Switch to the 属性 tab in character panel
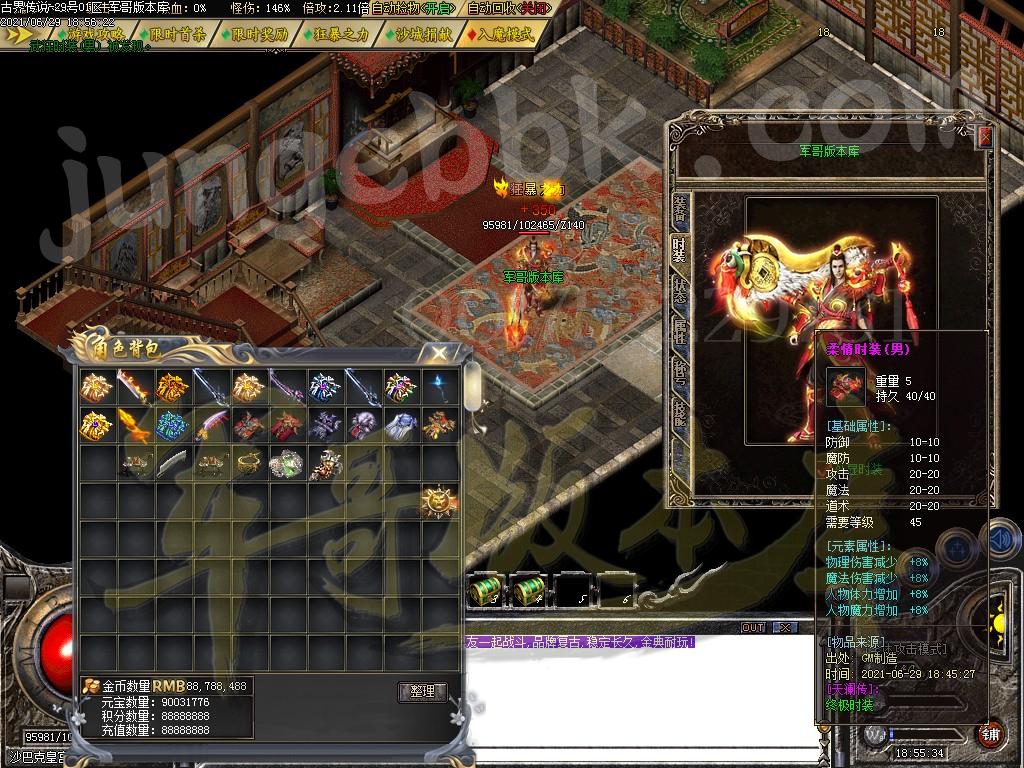 pyautogui.click(x=680, y=332)
